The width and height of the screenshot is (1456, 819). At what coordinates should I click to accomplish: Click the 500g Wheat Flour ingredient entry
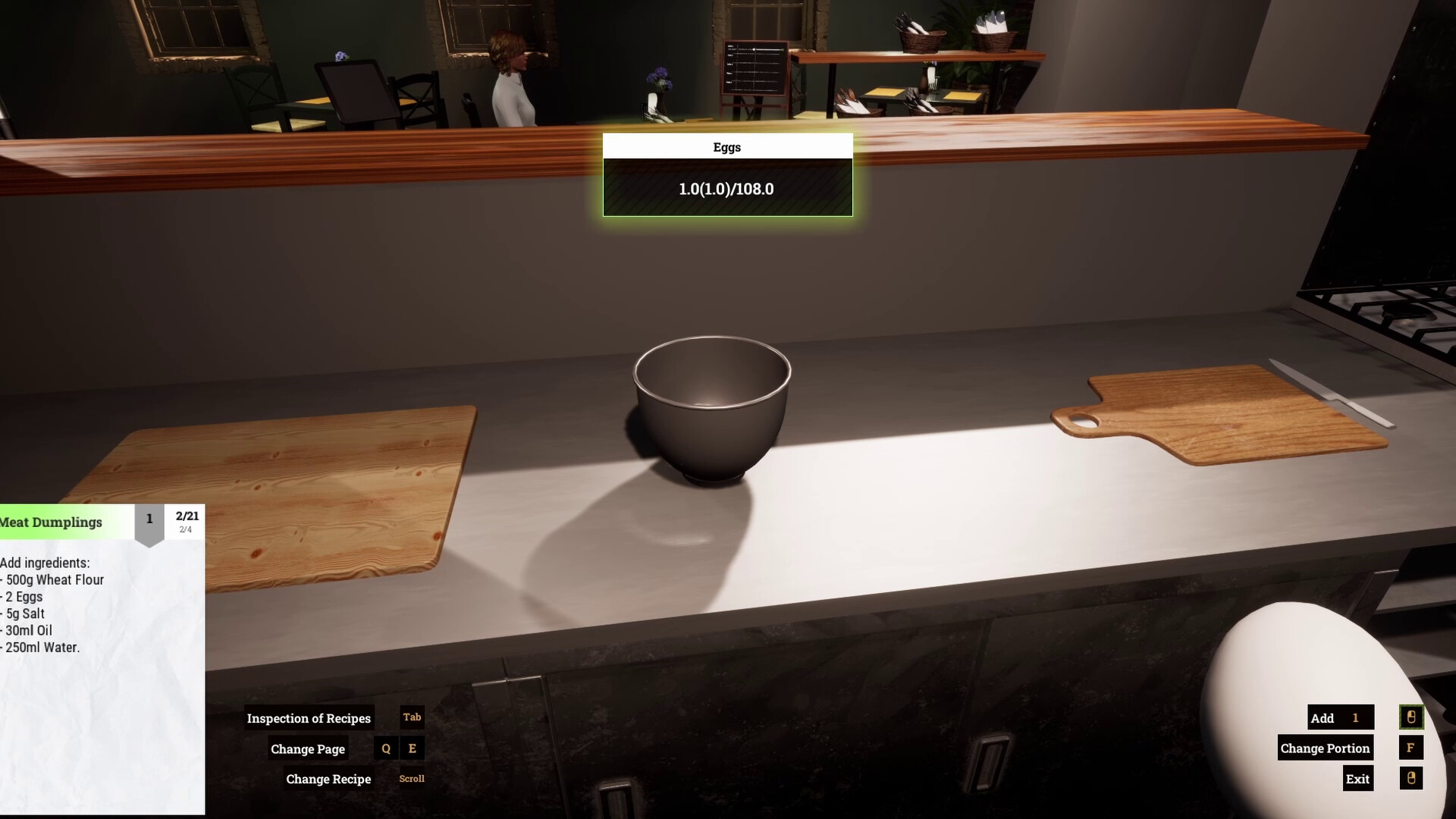tap(52, 579)
